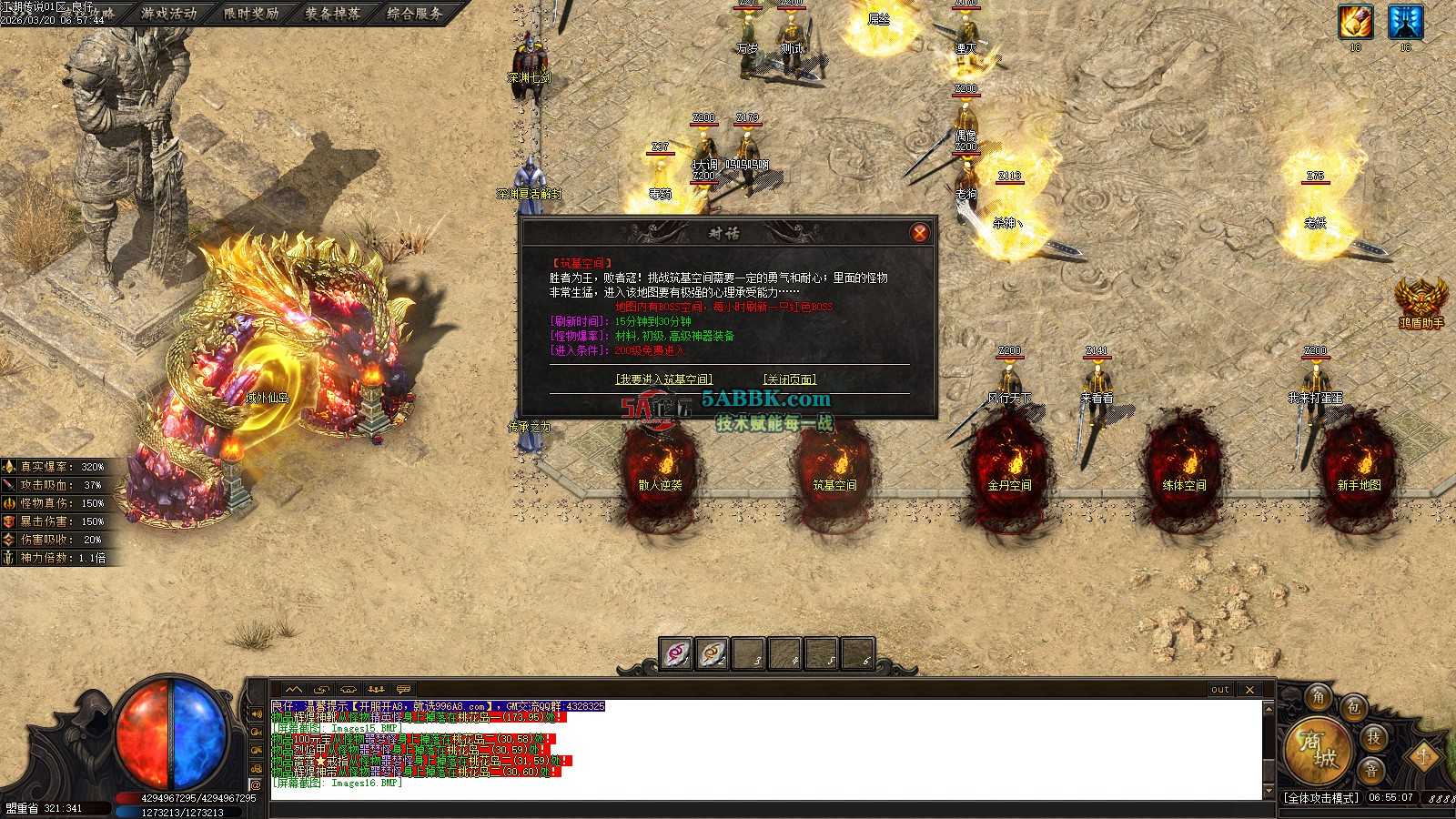Open the 游戏活动 top menu
This screenshot has width=1456, height=819.
(169, 14)
